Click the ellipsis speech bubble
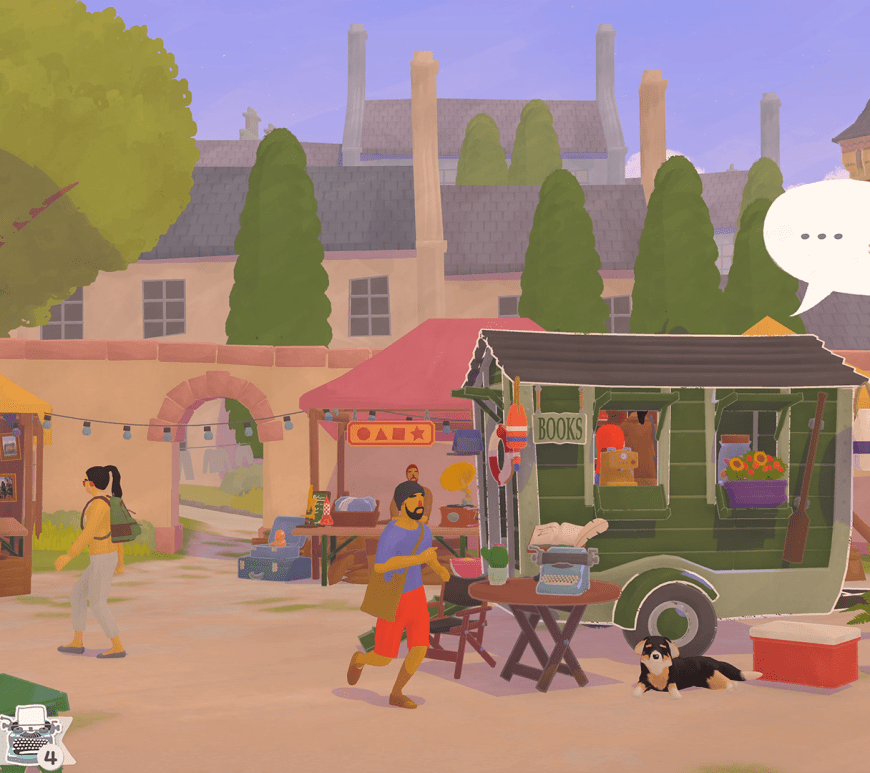Viewport: 870px width, 773px height. (x=822, y=238)
